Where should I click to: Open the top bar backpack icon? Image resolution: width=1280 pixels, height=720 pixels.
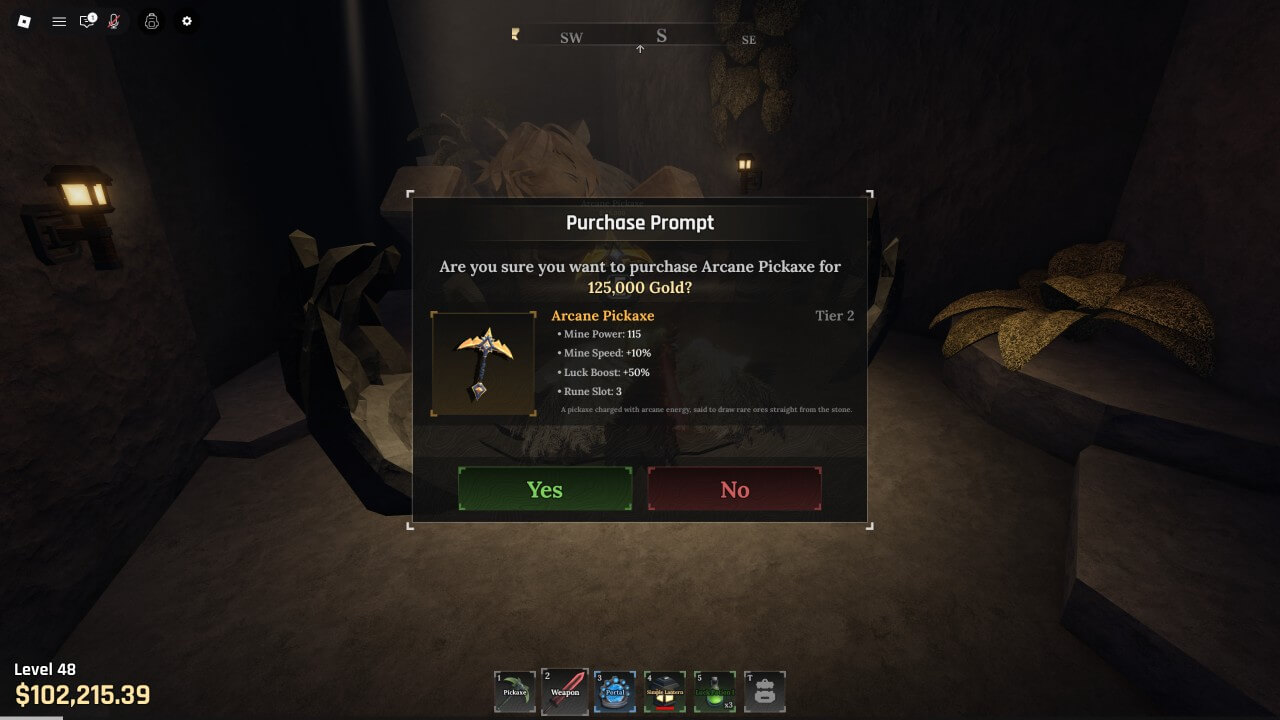(x=151, y=21)
